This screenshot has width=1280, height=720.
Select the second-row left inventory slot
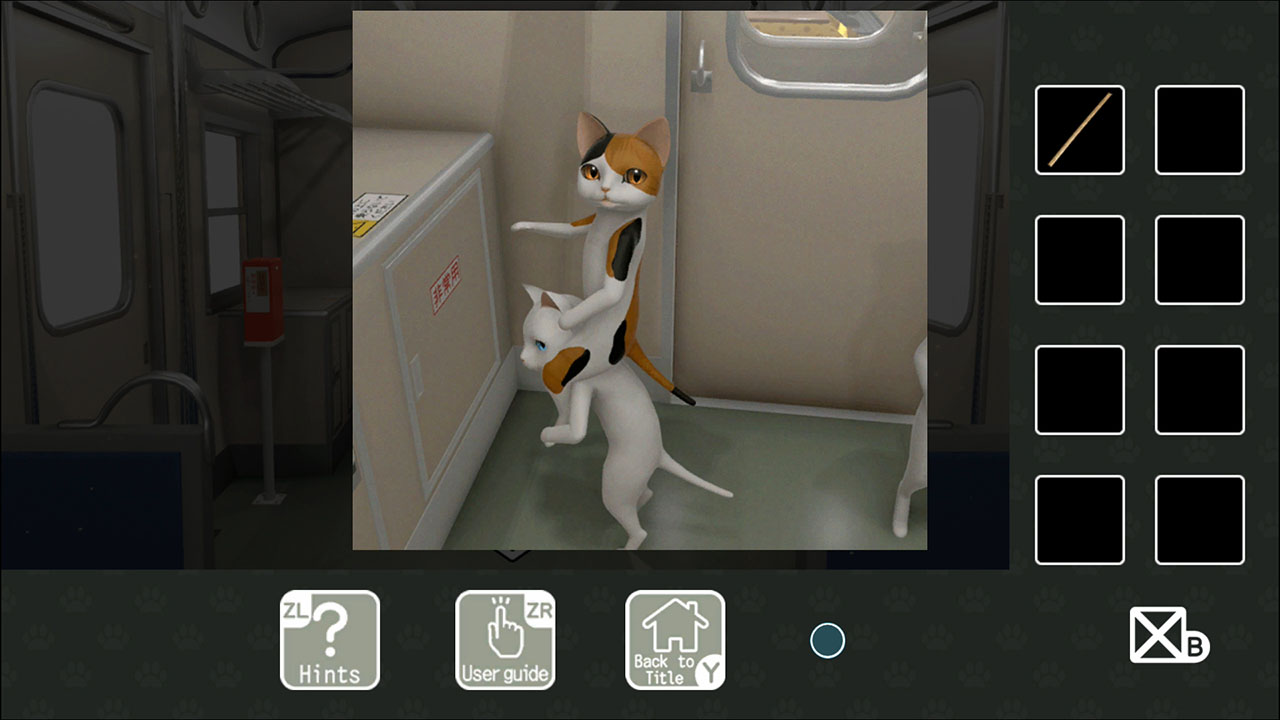tap(1079, 260)
